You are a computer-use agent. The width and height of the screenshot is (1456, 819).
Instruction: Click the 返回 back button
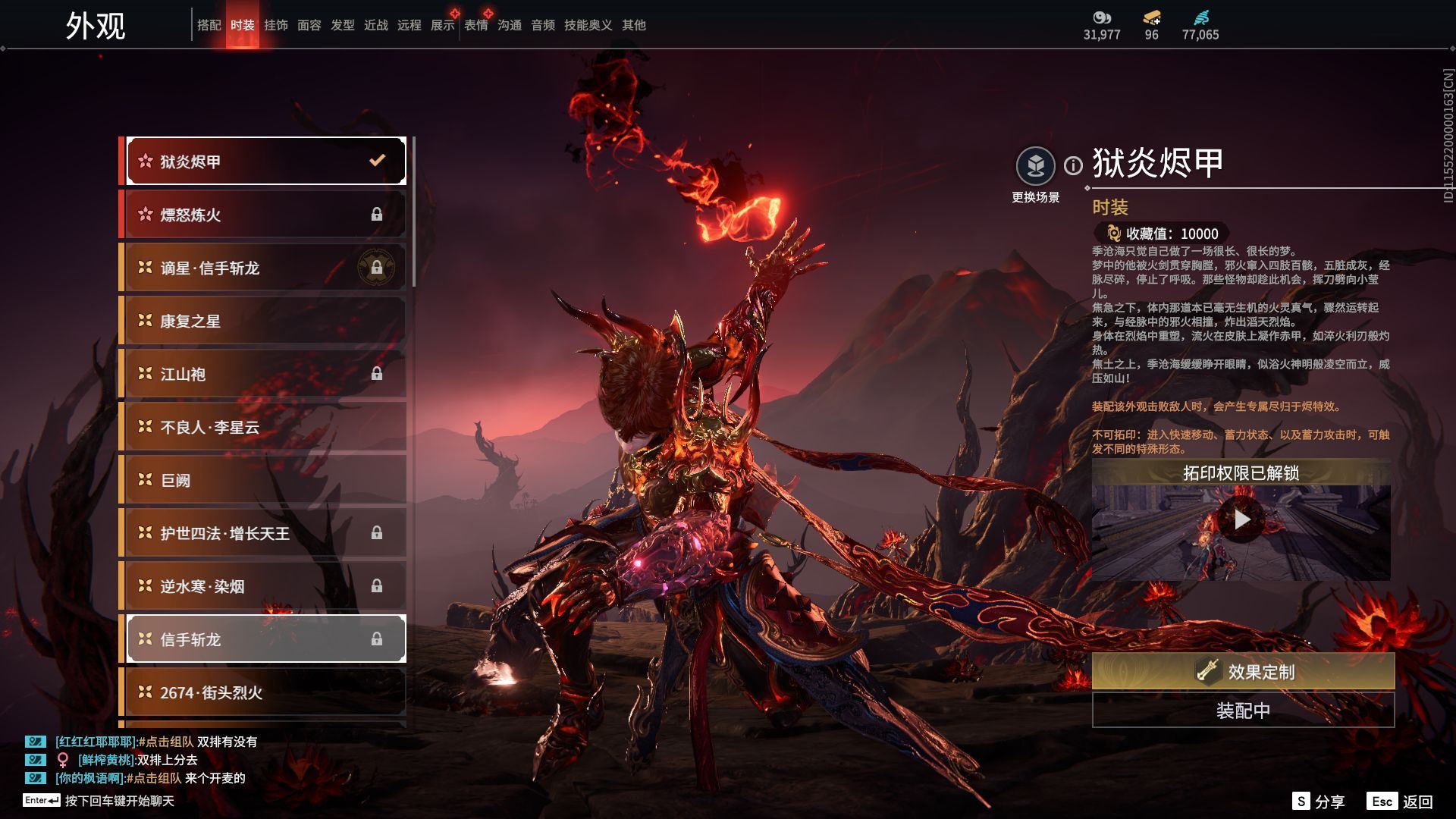click(1401, 802)
